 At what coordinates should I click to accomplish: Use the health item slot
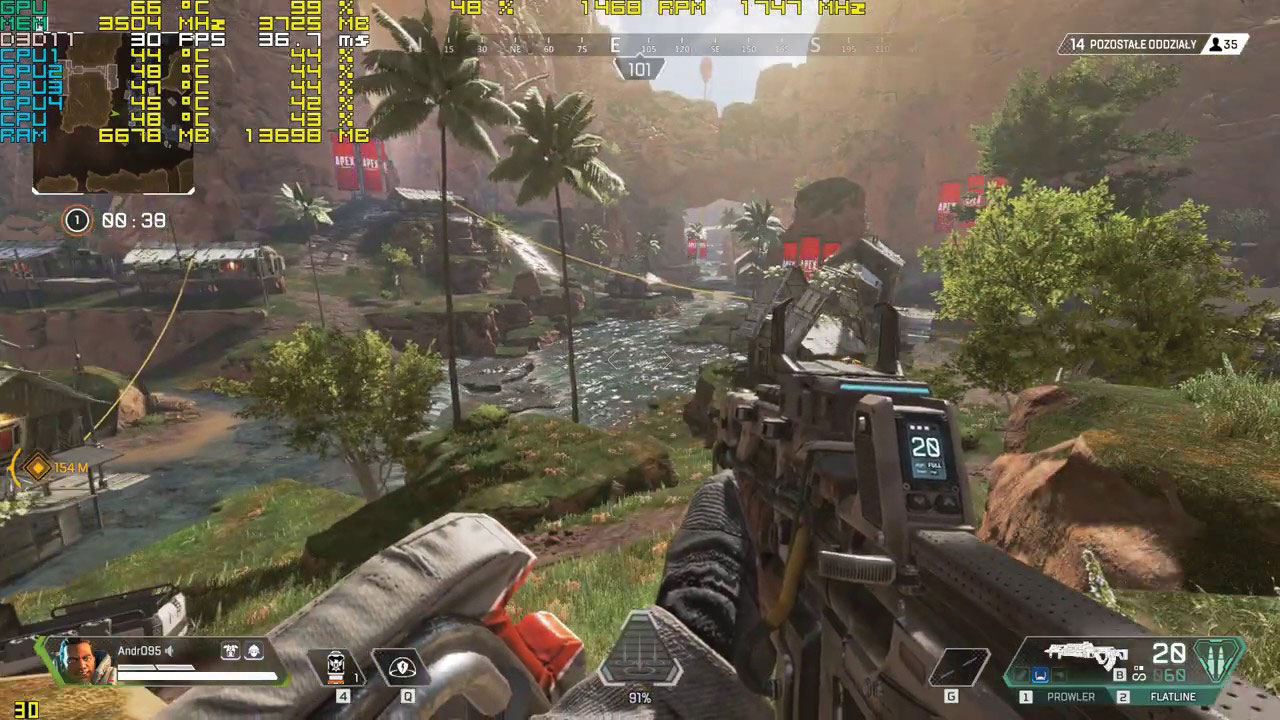click(343, 668)
